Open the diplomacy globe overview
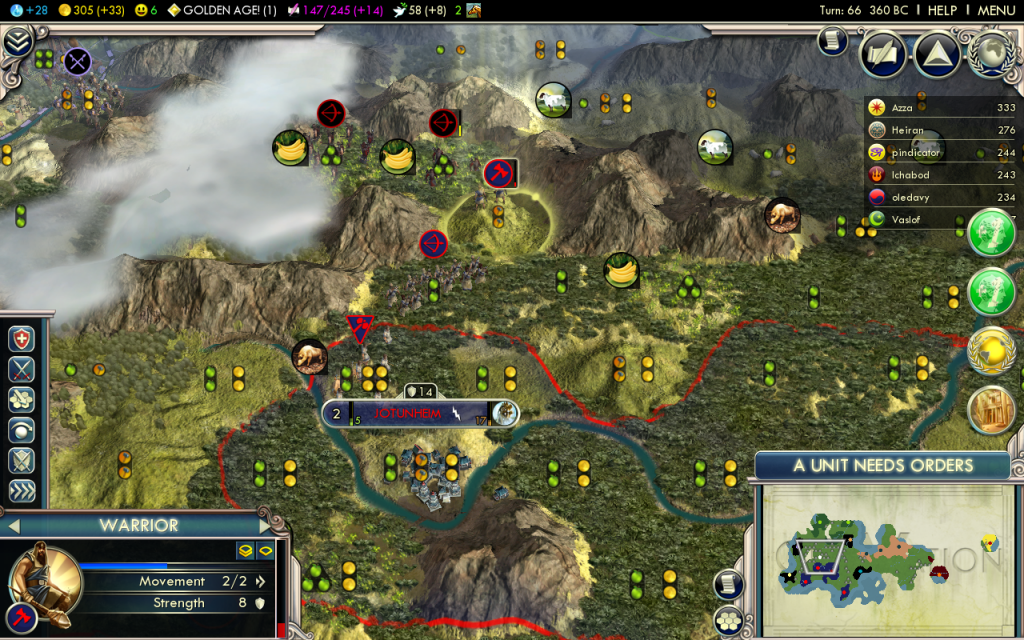This screenshot has height=640, width=1024. pyautogui.click(x=991, y=54)
